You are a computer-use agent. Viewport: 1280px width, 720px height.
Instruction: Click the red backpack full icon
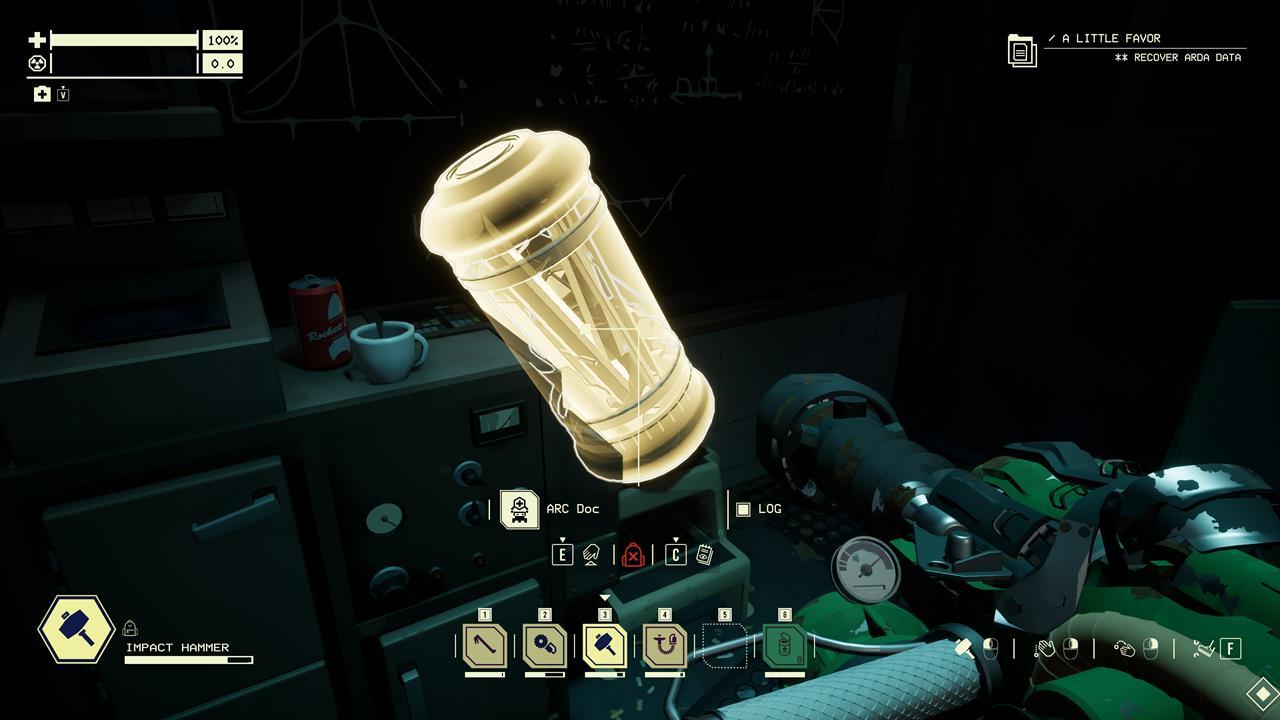633,555
